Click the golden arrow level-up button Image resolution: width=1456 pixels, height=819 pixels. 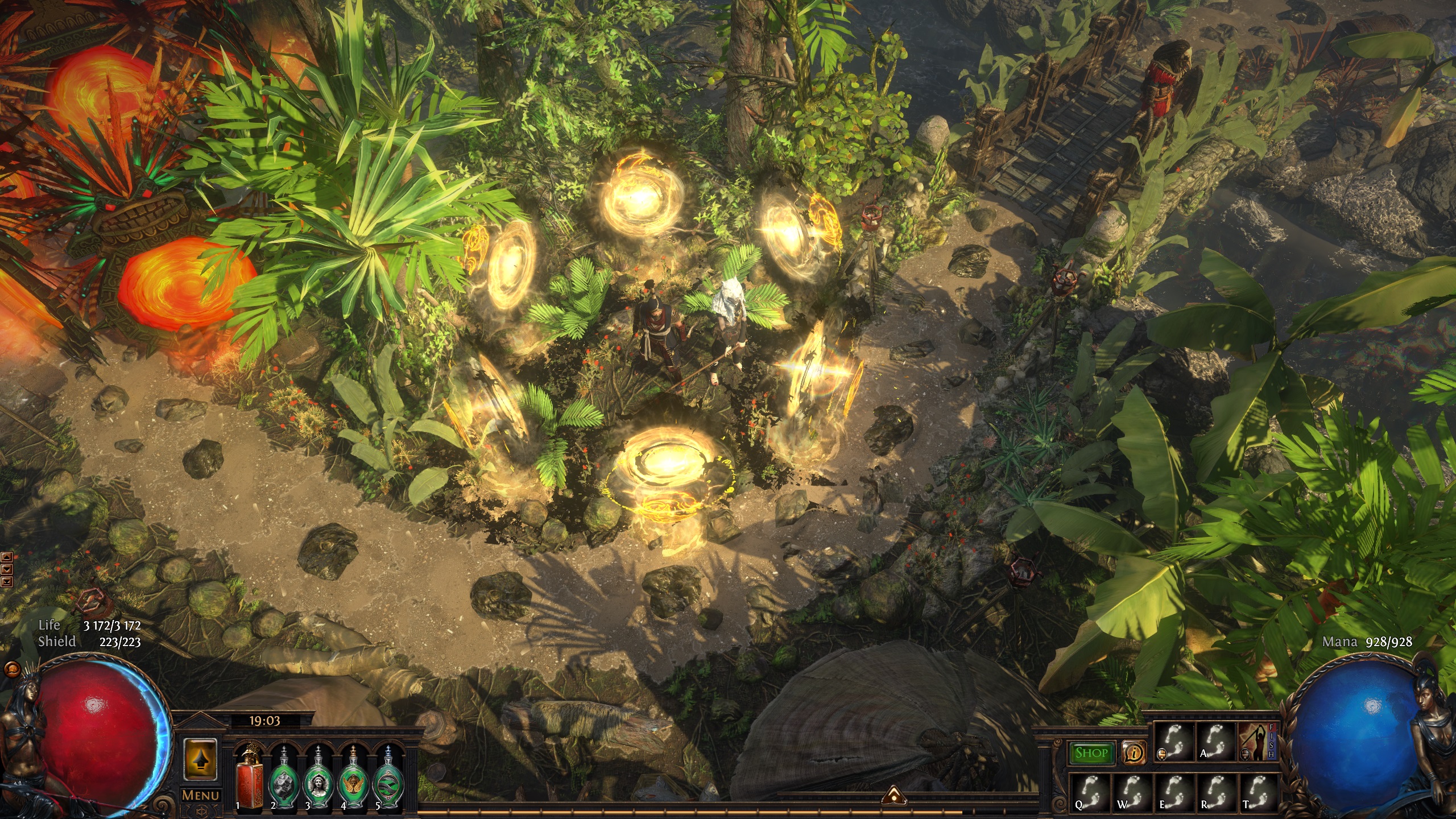pos(201,760)
